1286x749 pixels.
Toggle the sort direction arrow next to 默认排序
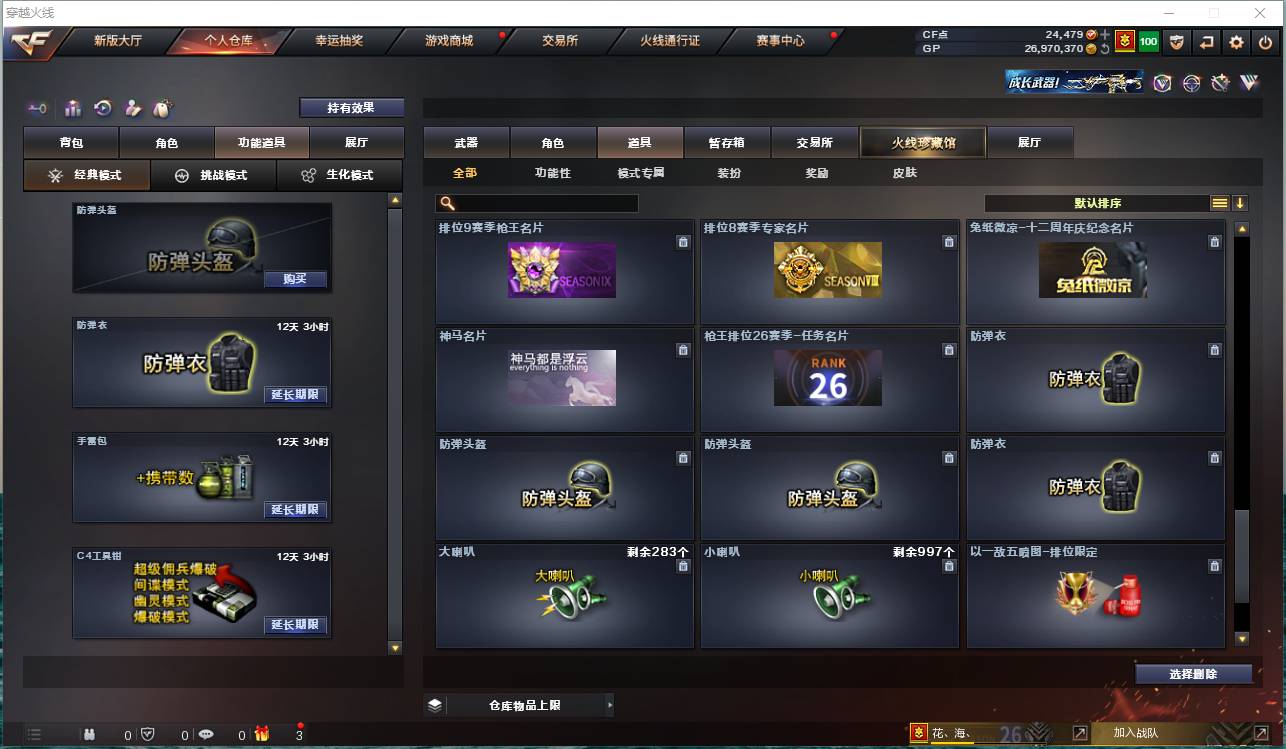(x=1241, y=202)
